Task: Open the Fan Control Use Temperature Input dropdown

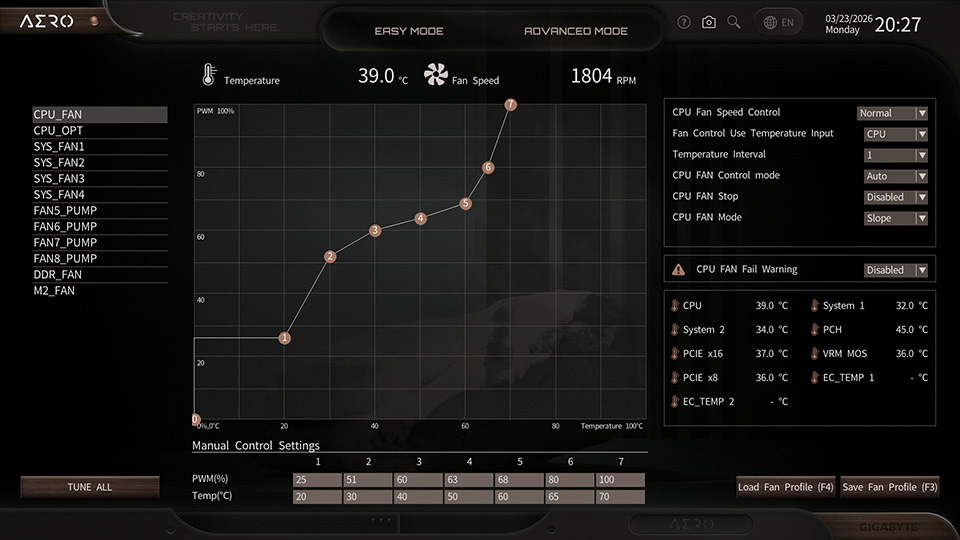Action: pyautogui.click(x=896, y=134)
